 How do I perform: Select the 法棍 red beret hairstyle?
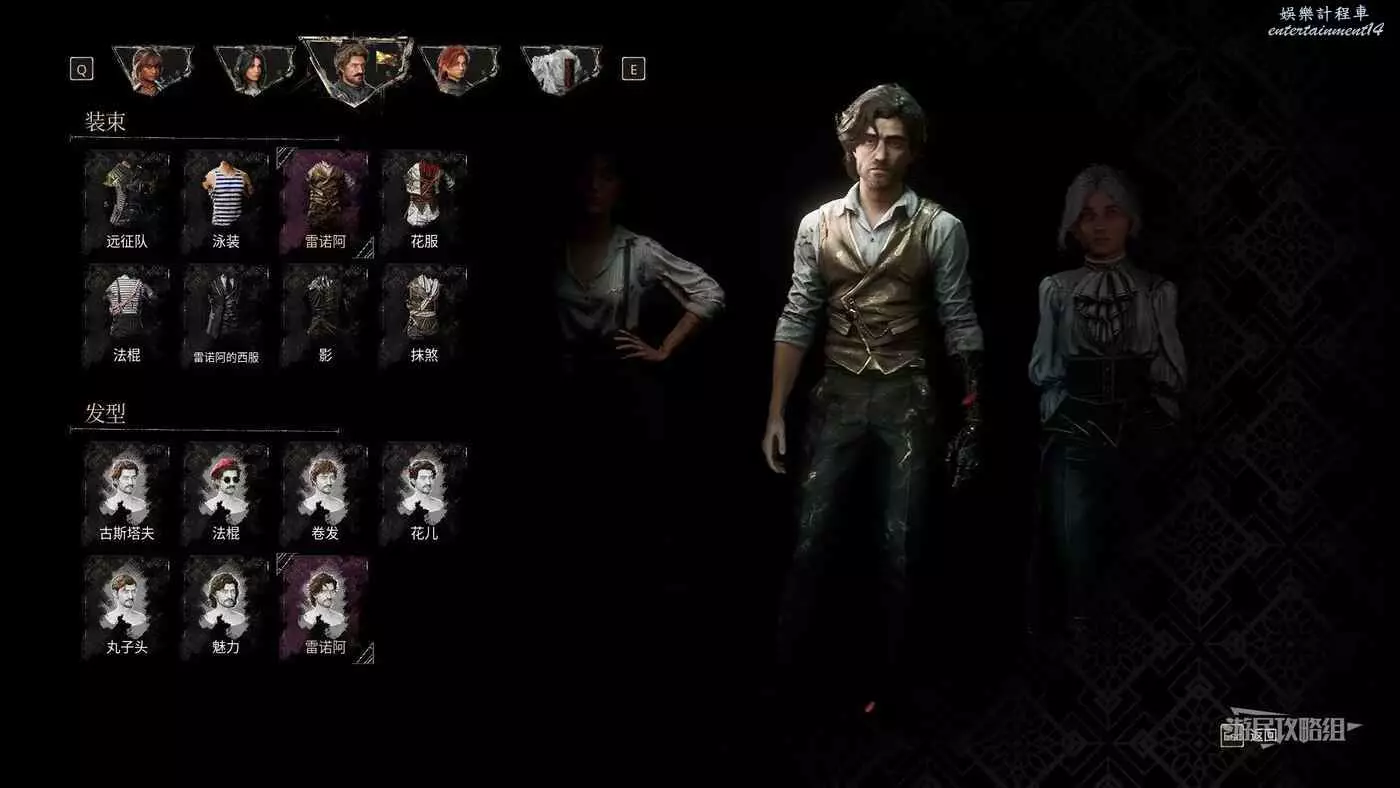226,491
